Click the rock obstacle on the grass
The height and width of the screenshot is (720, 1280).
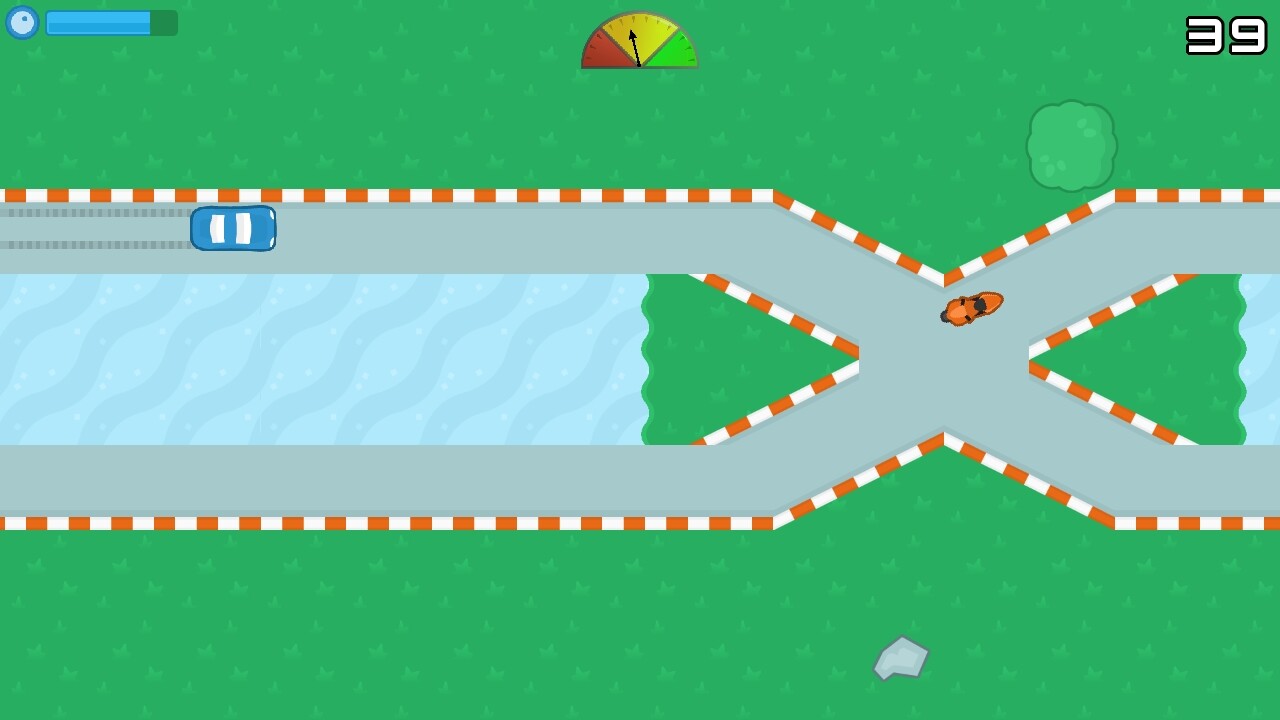click(899, 658)
